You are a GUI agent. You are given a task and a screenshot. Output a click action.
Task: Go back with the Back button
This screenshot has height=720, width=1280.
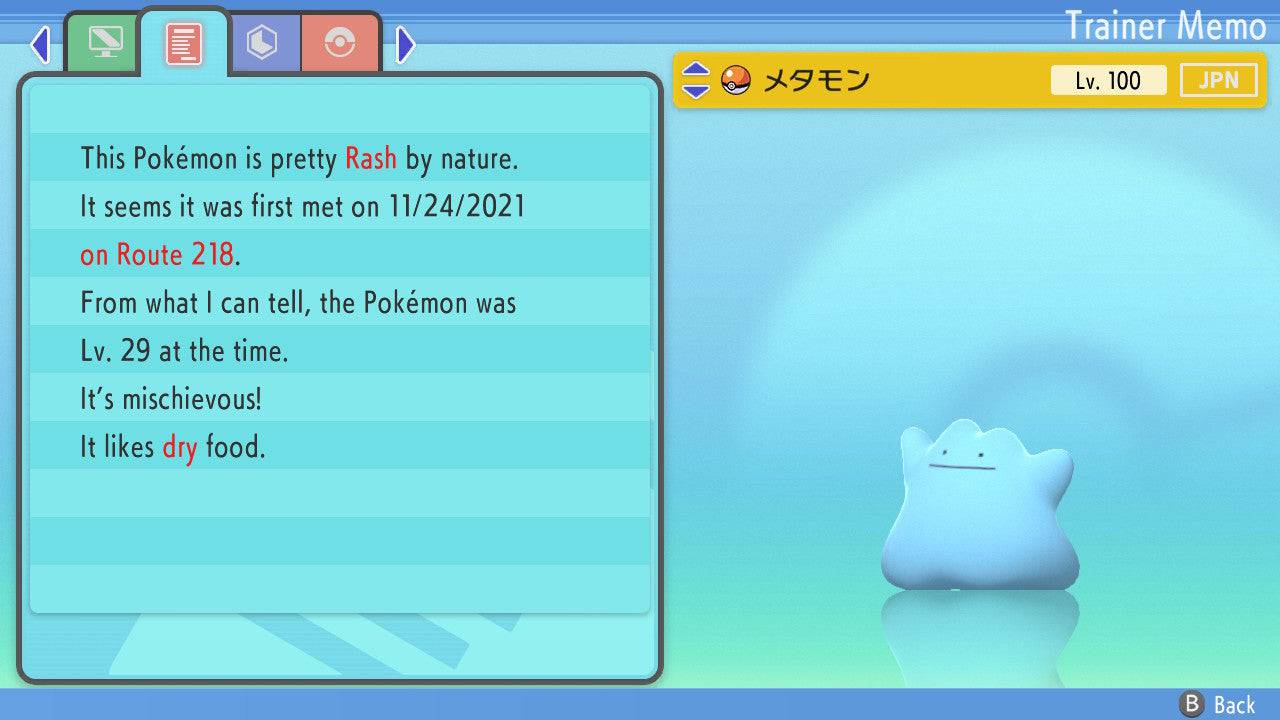[x=1218, y=705]
